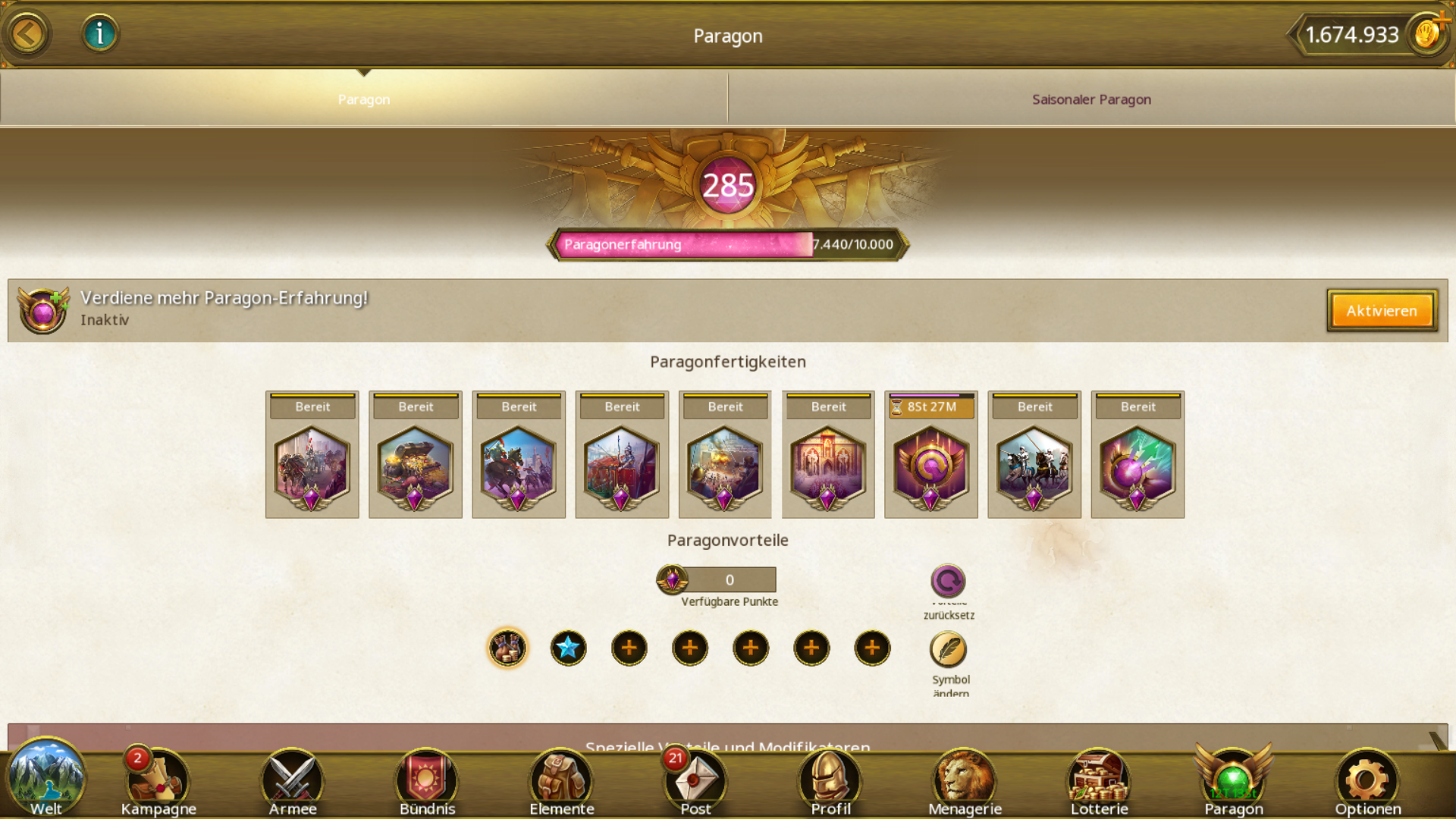
Task: Select the blue star perk slot
Action: 568,648
